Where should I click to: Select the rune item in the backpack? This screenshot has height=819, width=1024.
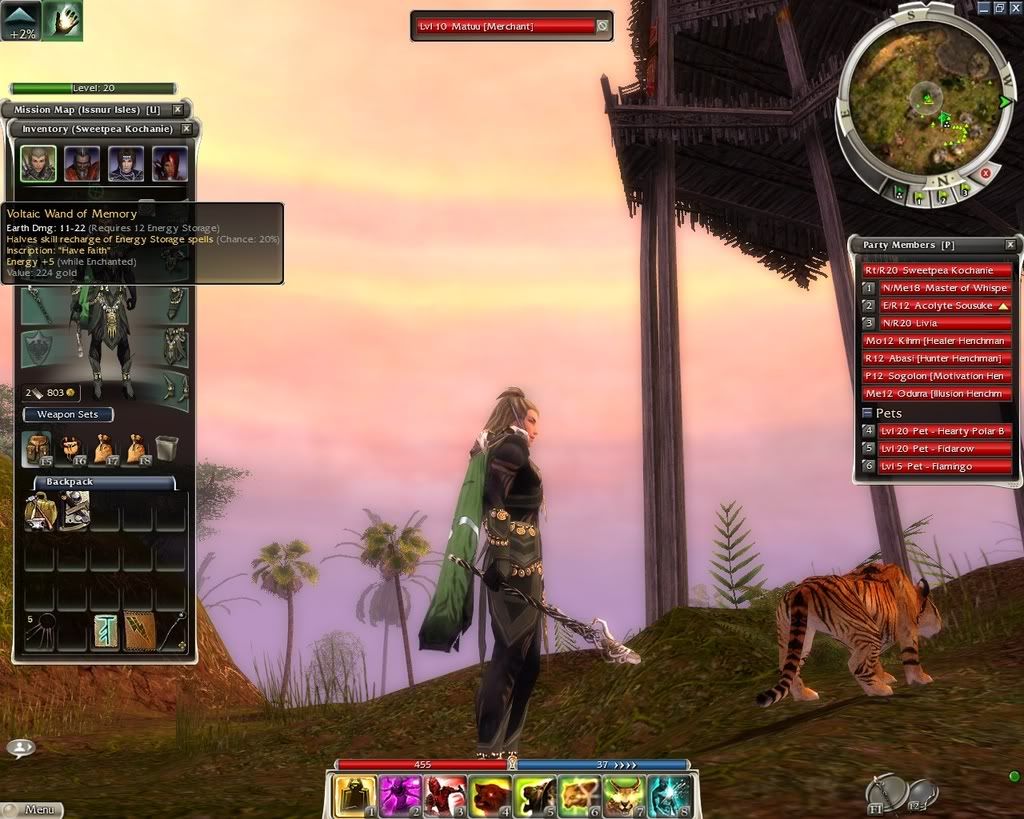point(105,632)
